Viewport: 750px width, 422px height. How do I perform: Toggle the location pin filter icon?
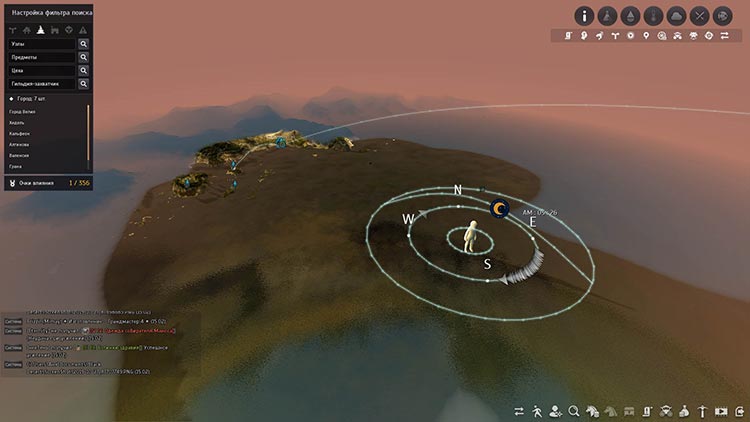point(647,36)
